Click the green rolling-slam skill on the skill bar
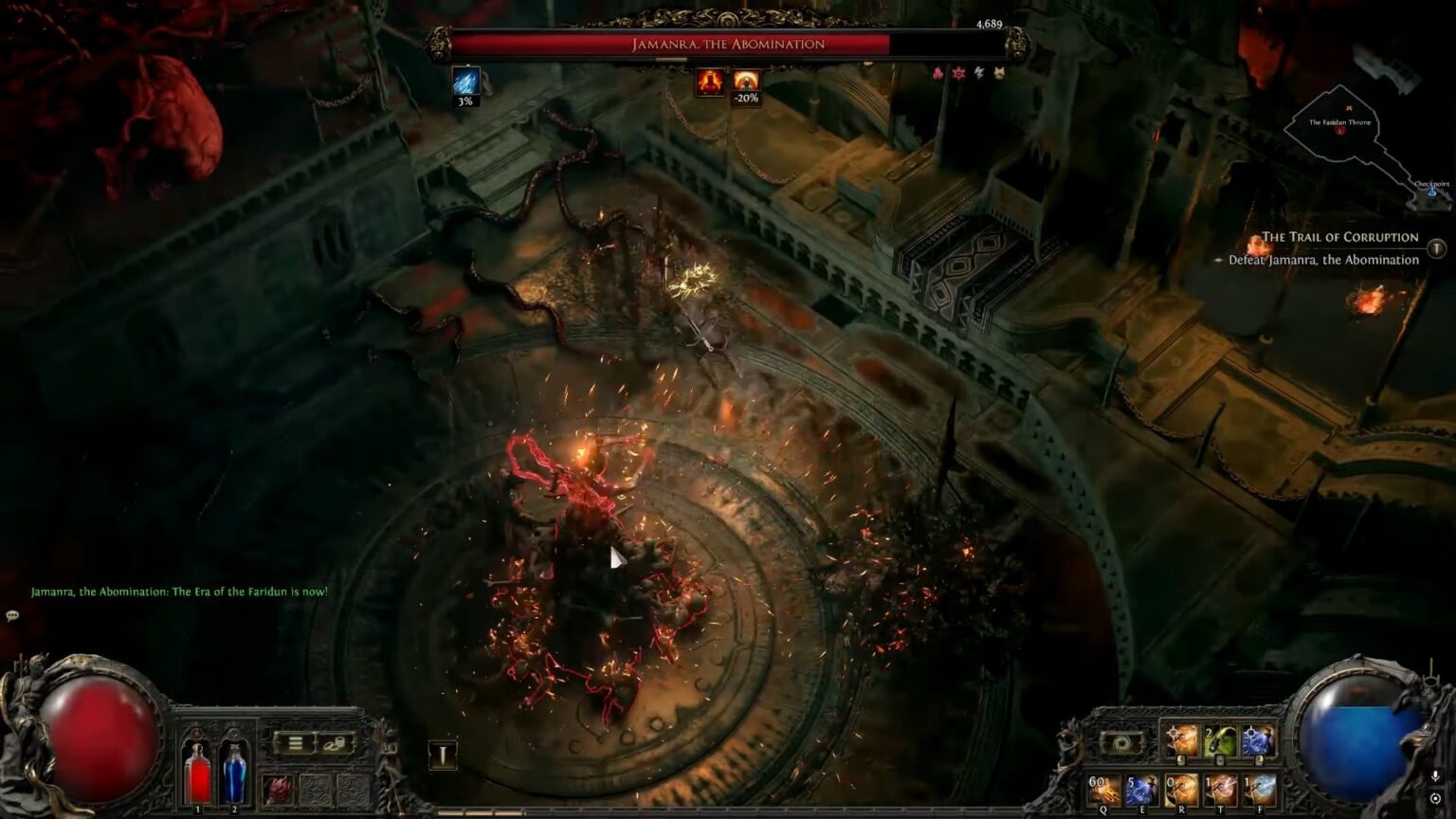This screenshot has height=819, width=1456. click(1218, 741)
